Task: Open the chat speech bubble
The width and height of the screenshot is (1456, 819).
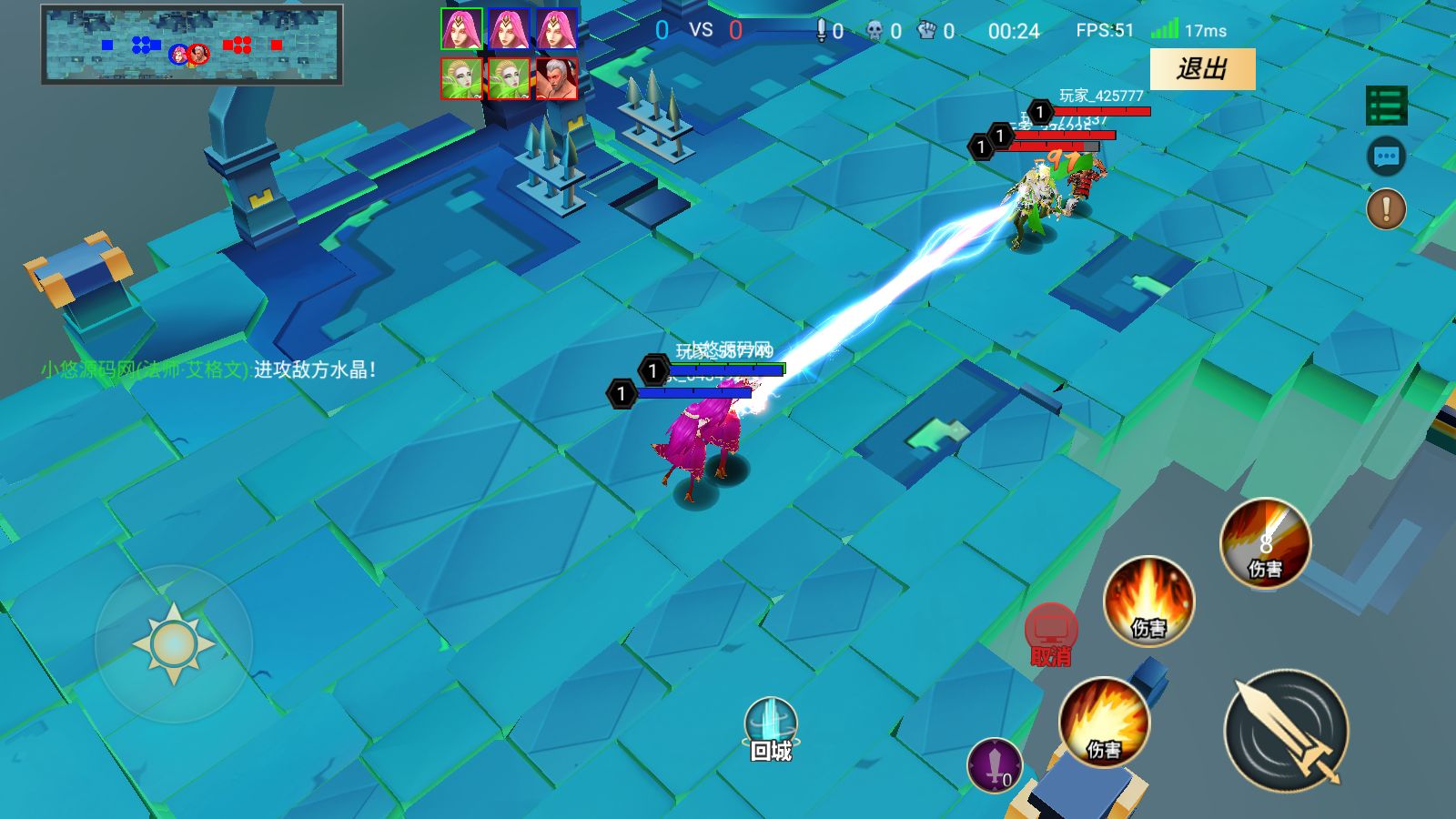Action: click(x=1386, y=157)
